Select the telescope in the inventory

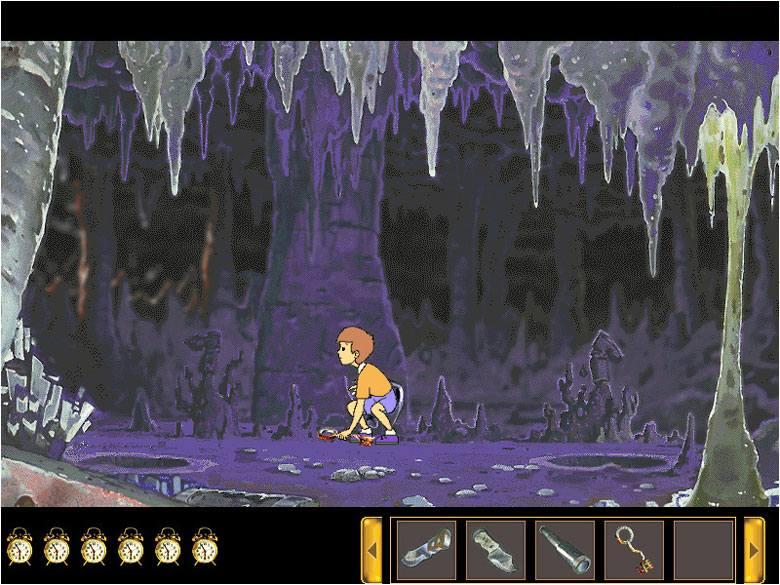[565, 549]
